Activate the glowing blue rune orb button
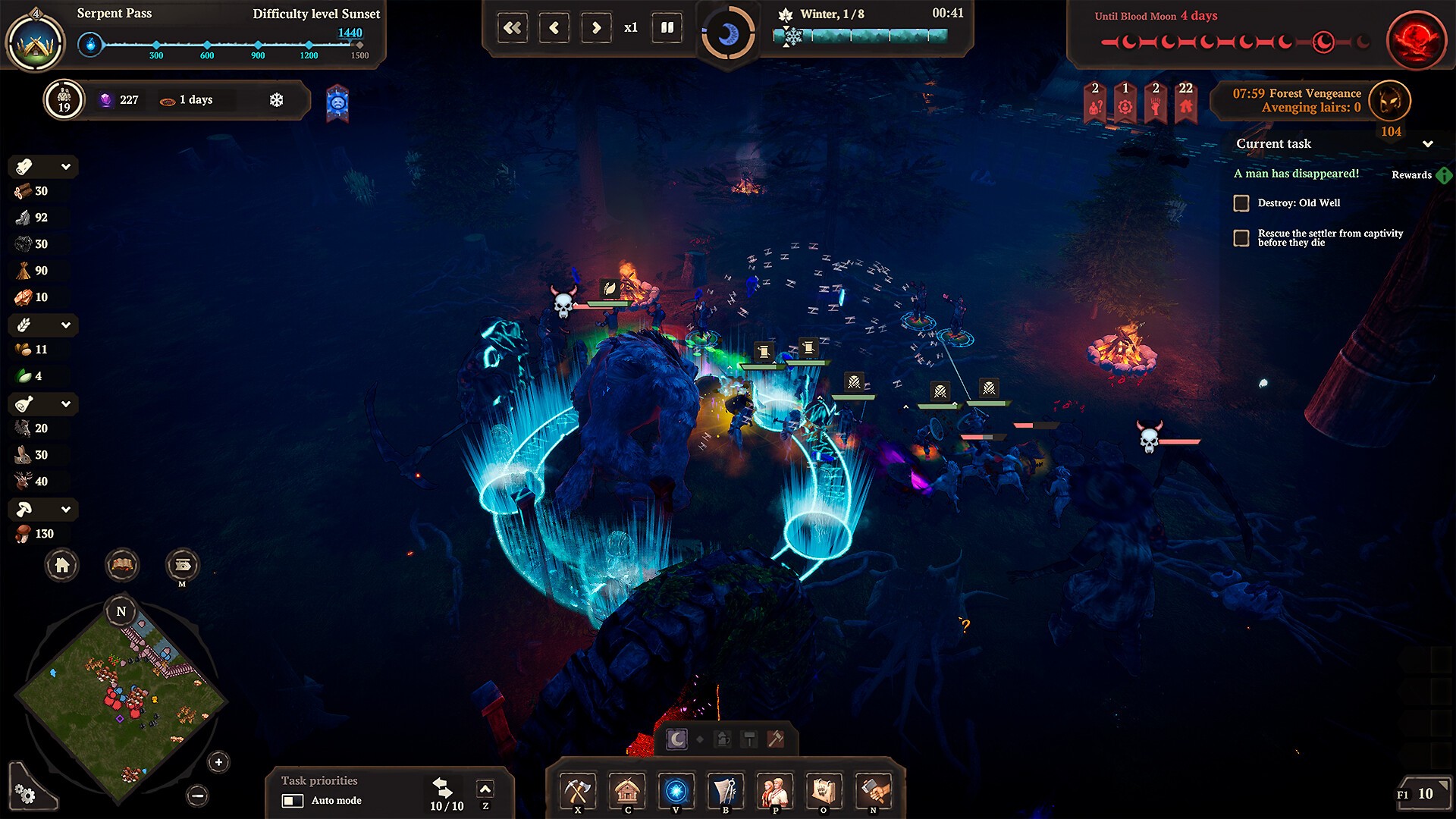 pos(676,792)
